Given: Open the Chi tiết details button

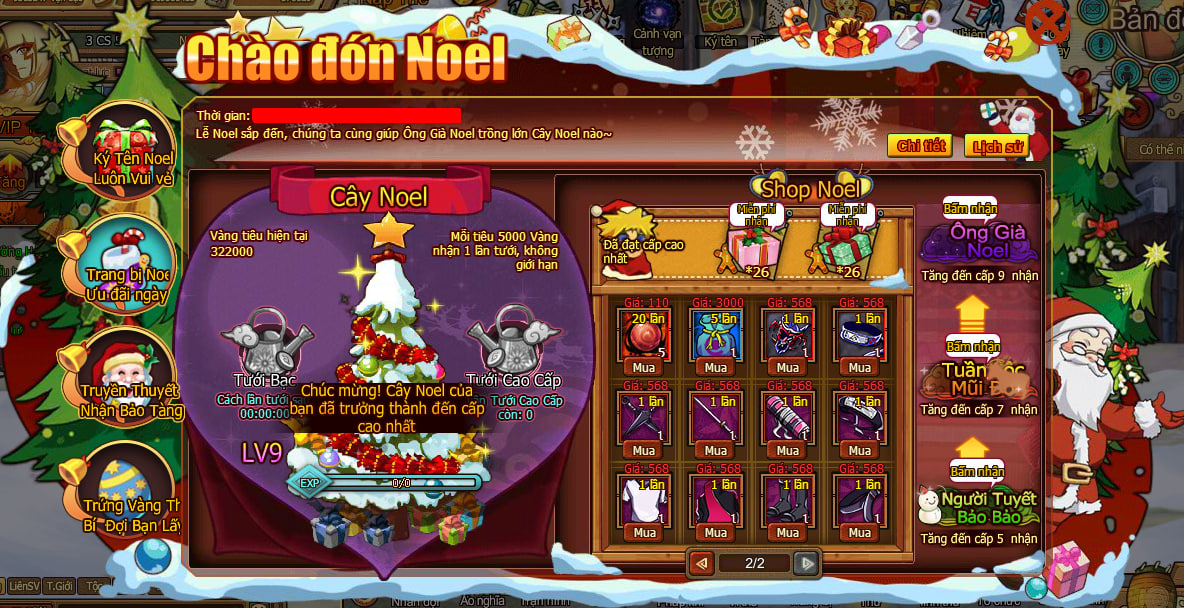Looking at the screenshot, I should [920, 146].
